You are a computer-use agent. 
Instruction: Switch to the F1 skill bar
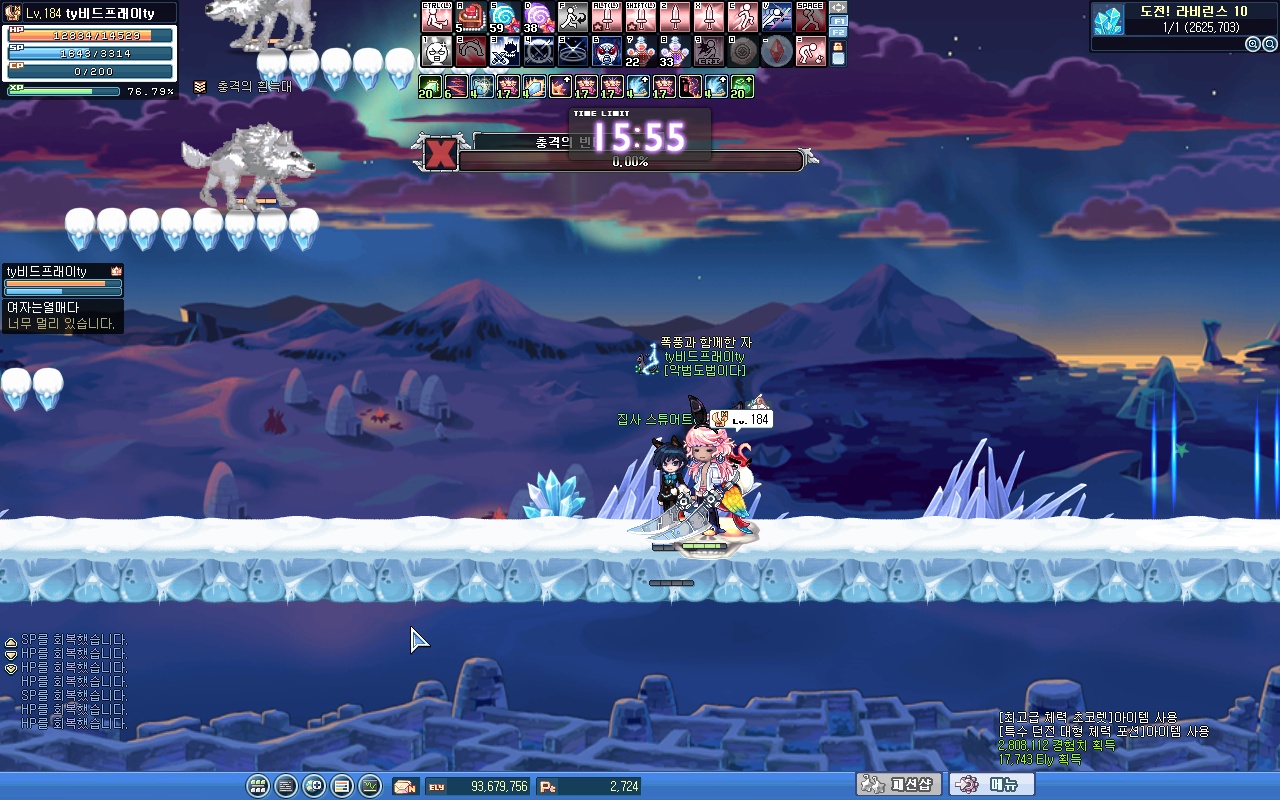(839, 20)
